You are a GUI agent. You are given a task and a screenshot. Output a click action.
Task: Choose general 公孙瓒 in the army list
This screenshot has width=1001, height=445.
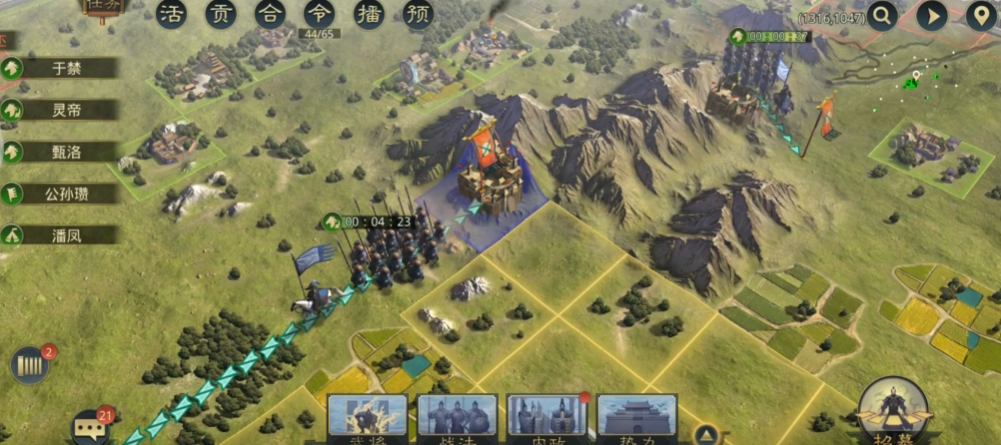[60, 194]
